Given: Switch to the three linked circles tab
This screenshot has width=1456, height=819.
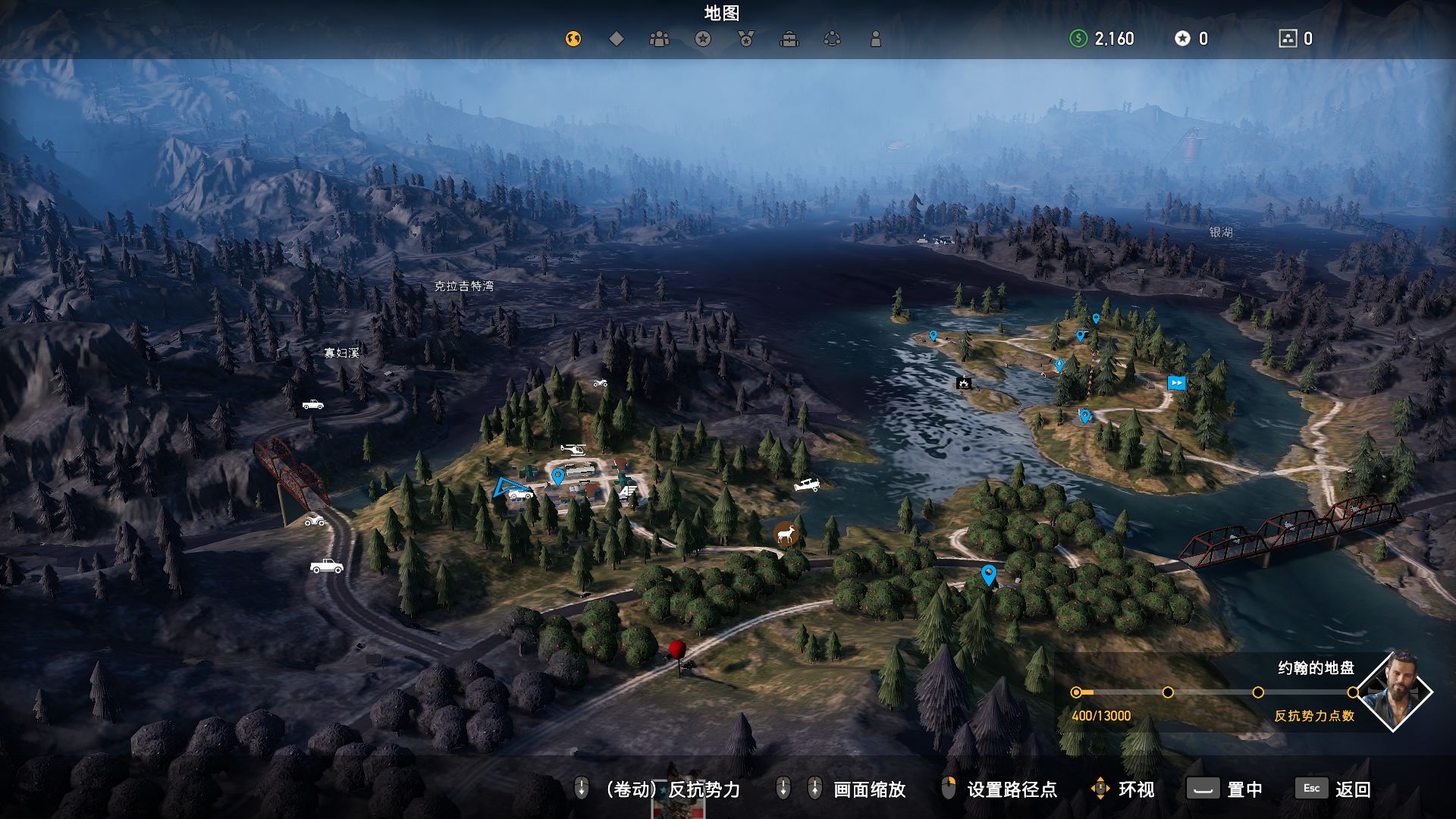Looking at the screenshot, I should pyautogui.click(x=833, y=39).
